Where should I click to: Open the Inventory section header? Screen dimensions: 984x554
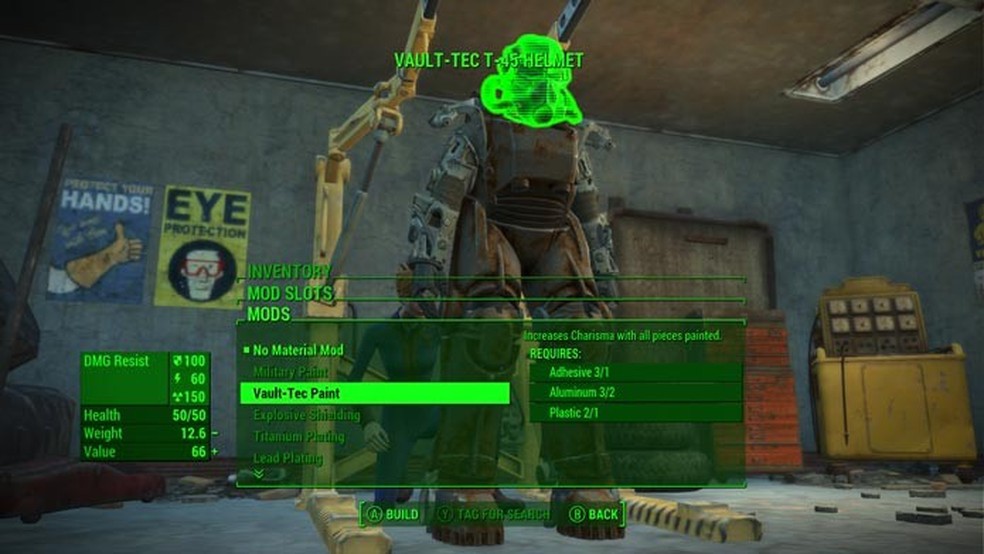tap(289, 272)
